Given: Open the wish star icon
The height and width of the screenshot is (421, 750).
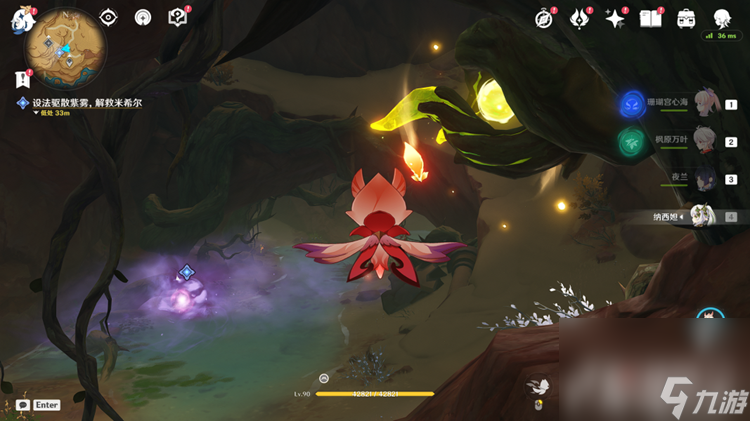Looking at the screenshot, I should point(615,18).
